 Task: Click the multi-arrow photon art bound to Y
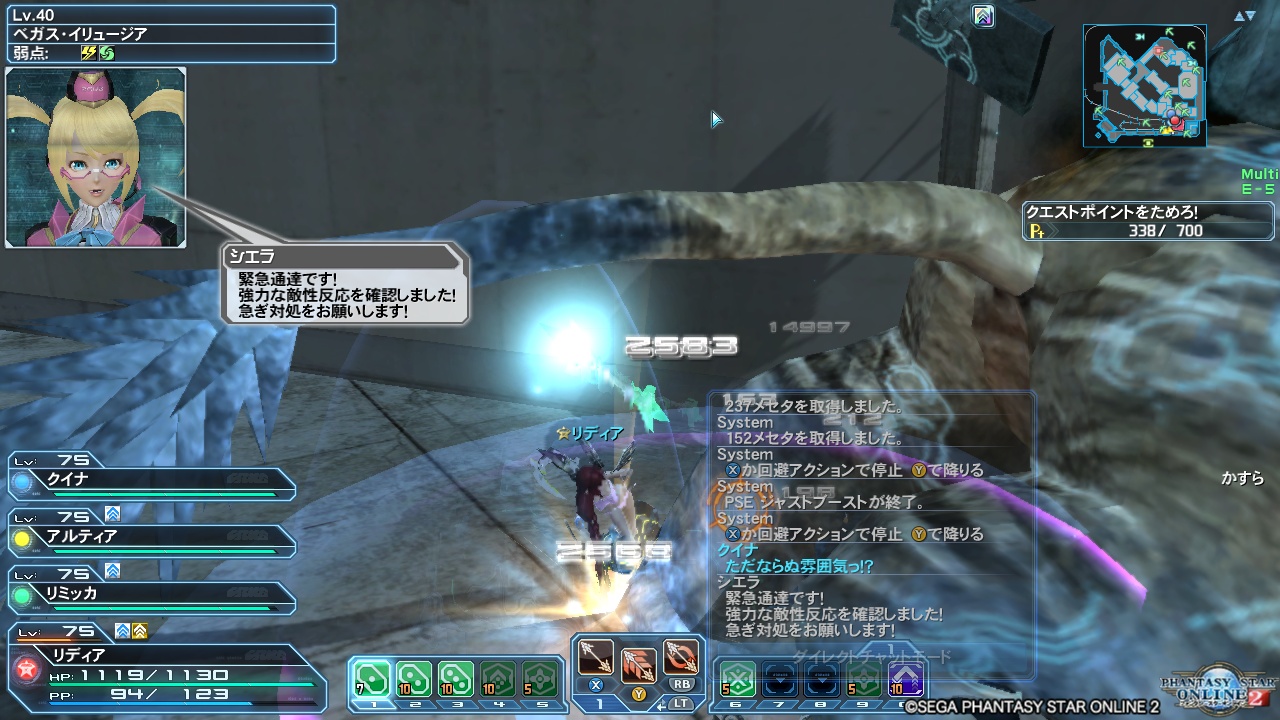[x=641, y=665]
